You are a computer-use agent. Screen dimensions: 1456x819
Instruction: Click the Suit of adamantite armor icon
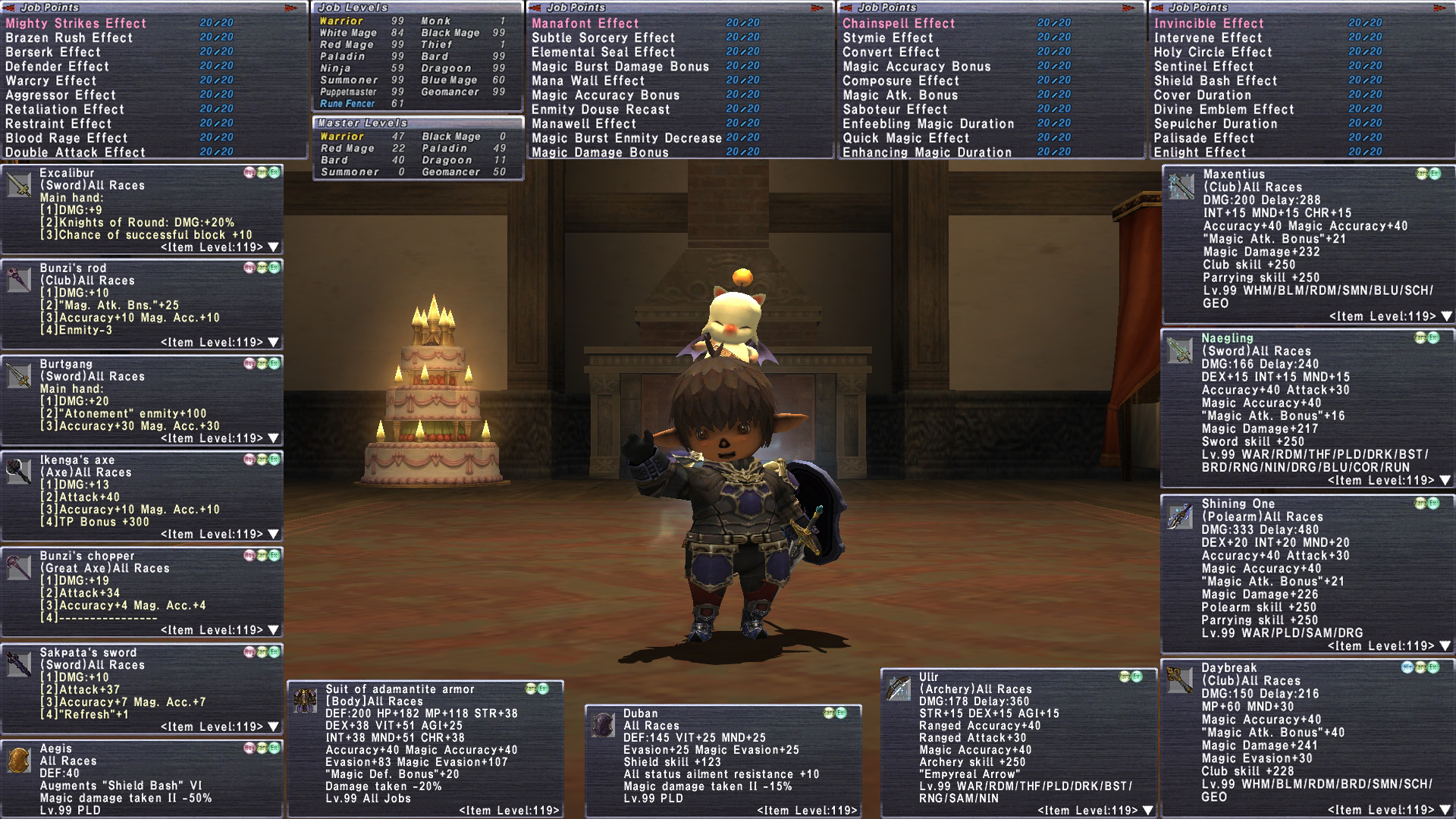(x=305, y=701)
